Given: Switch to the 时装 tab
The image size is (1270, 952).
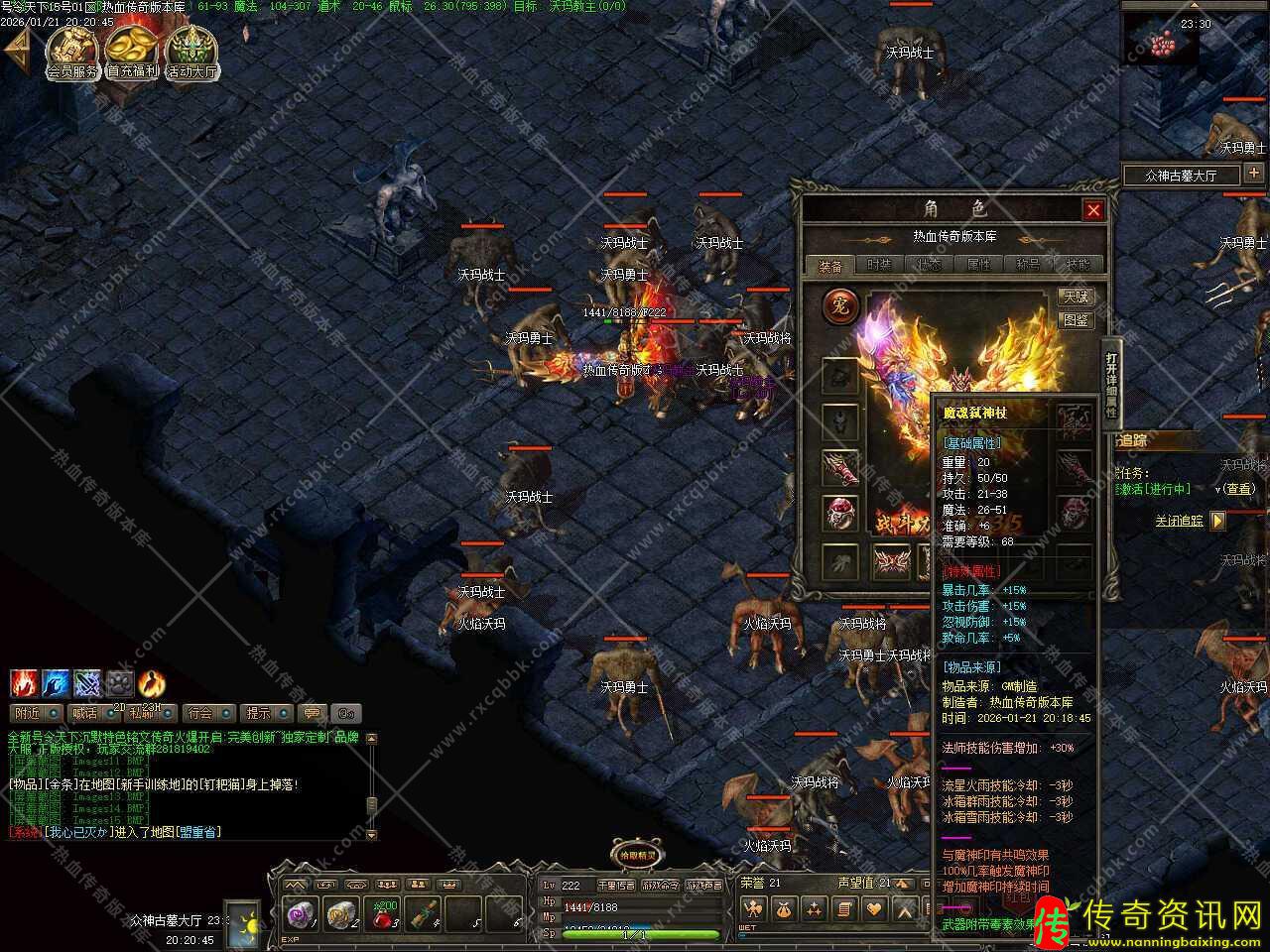Looking at the screenshot, I should tap(879, 265).
